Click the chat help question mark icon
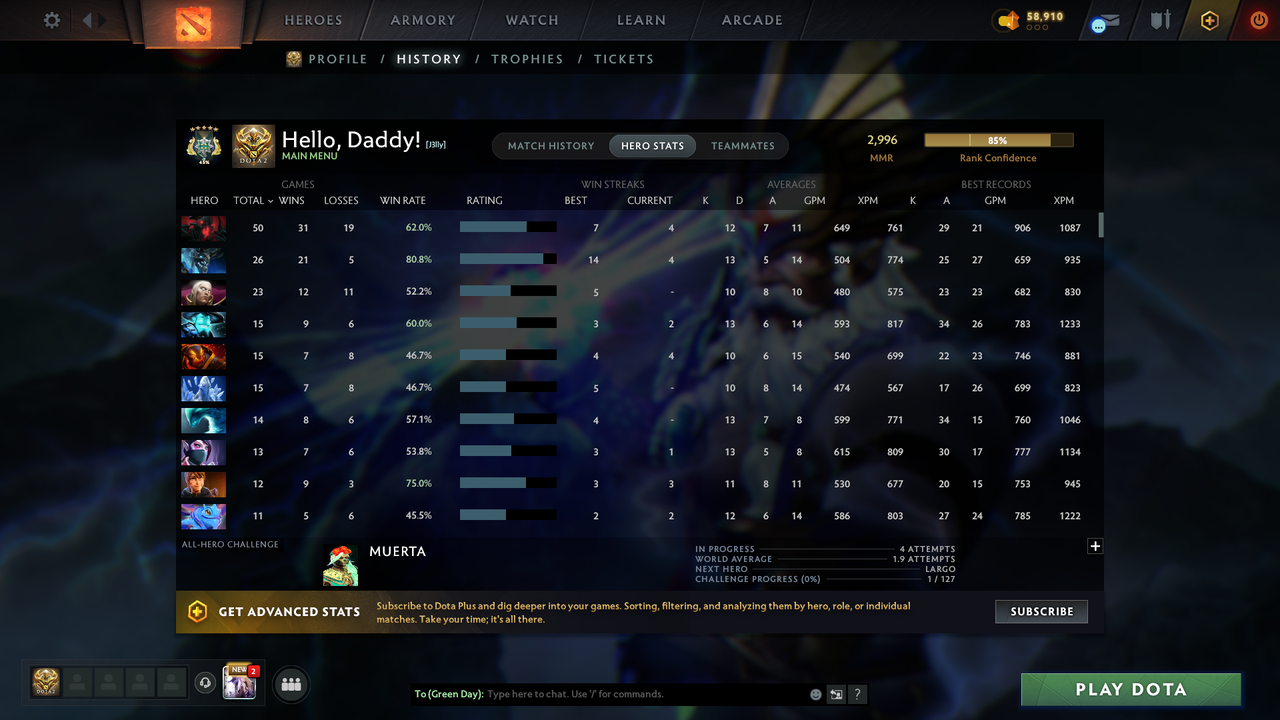Screen dimensions: 1280x720 tap(857, 694)
